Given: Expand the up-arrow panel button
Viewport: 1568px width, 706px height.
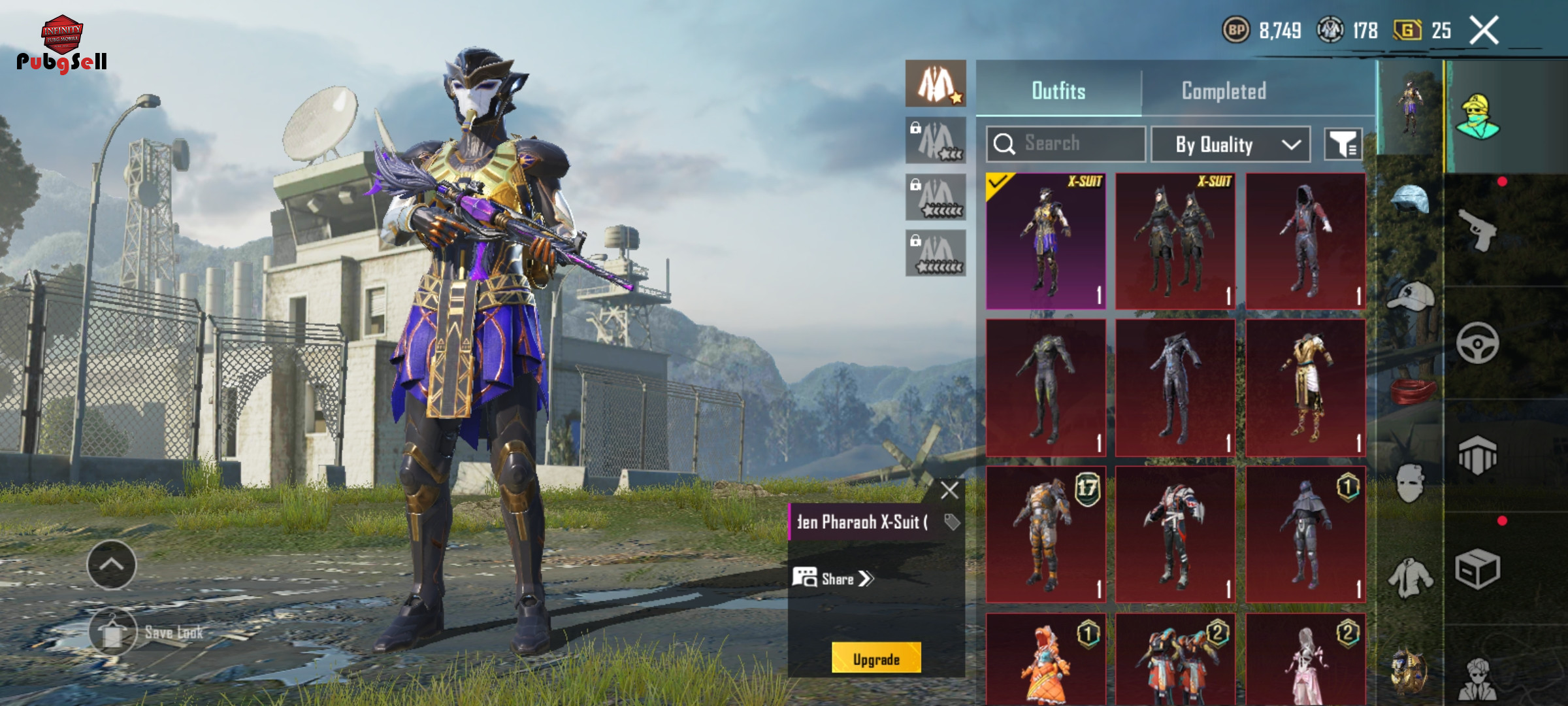Looking at the screenshot, I should click(112, 565).
